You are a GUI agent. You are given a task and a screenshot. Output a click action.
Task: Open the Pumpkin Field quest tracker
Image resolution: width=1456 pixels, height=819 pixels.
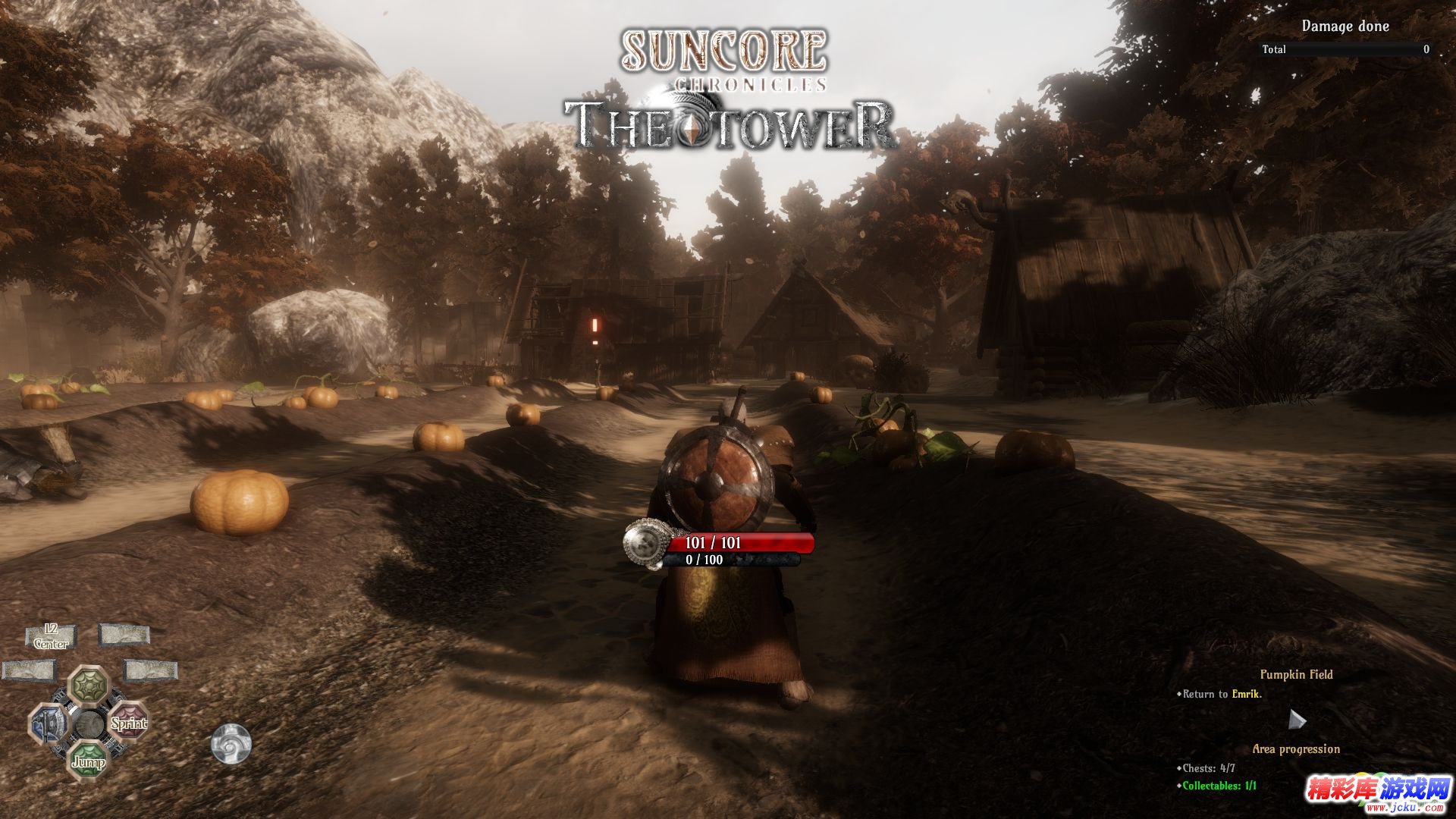pyautogui.click(x=1296, y=674)
